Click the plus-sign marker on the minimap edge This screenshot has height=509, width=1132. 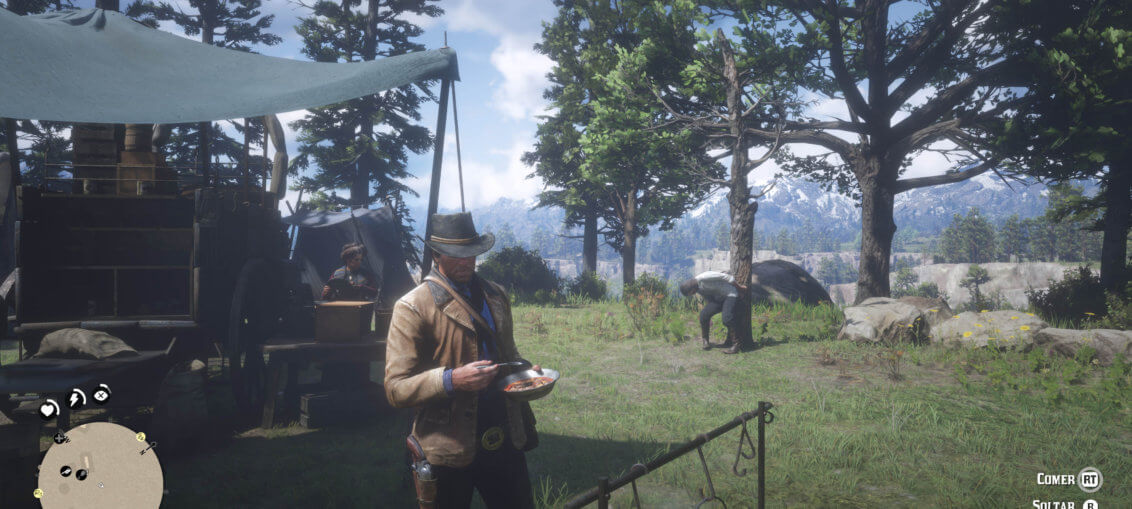[x=61, y=437]
